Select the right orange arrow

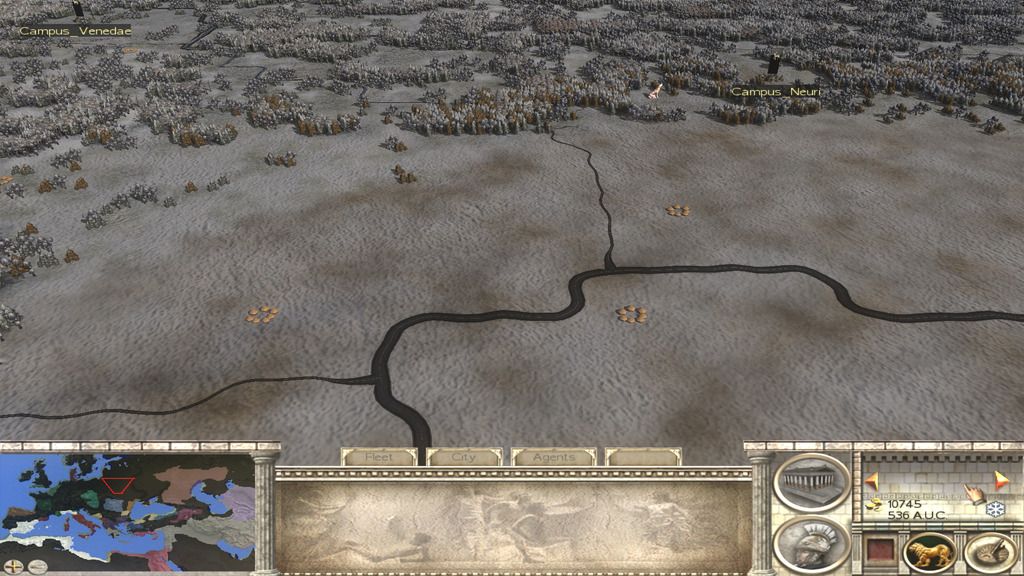click(x=1001, y=480)
